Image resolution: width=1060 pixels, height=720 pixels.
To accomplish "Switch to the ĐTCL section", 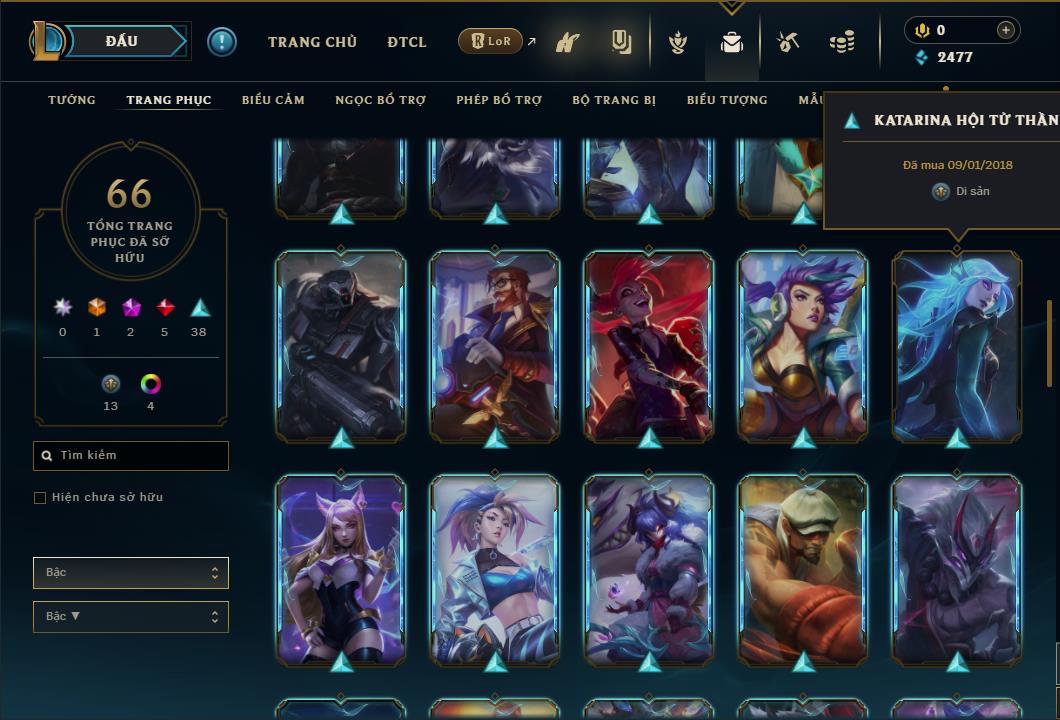I will pos(406,42).
